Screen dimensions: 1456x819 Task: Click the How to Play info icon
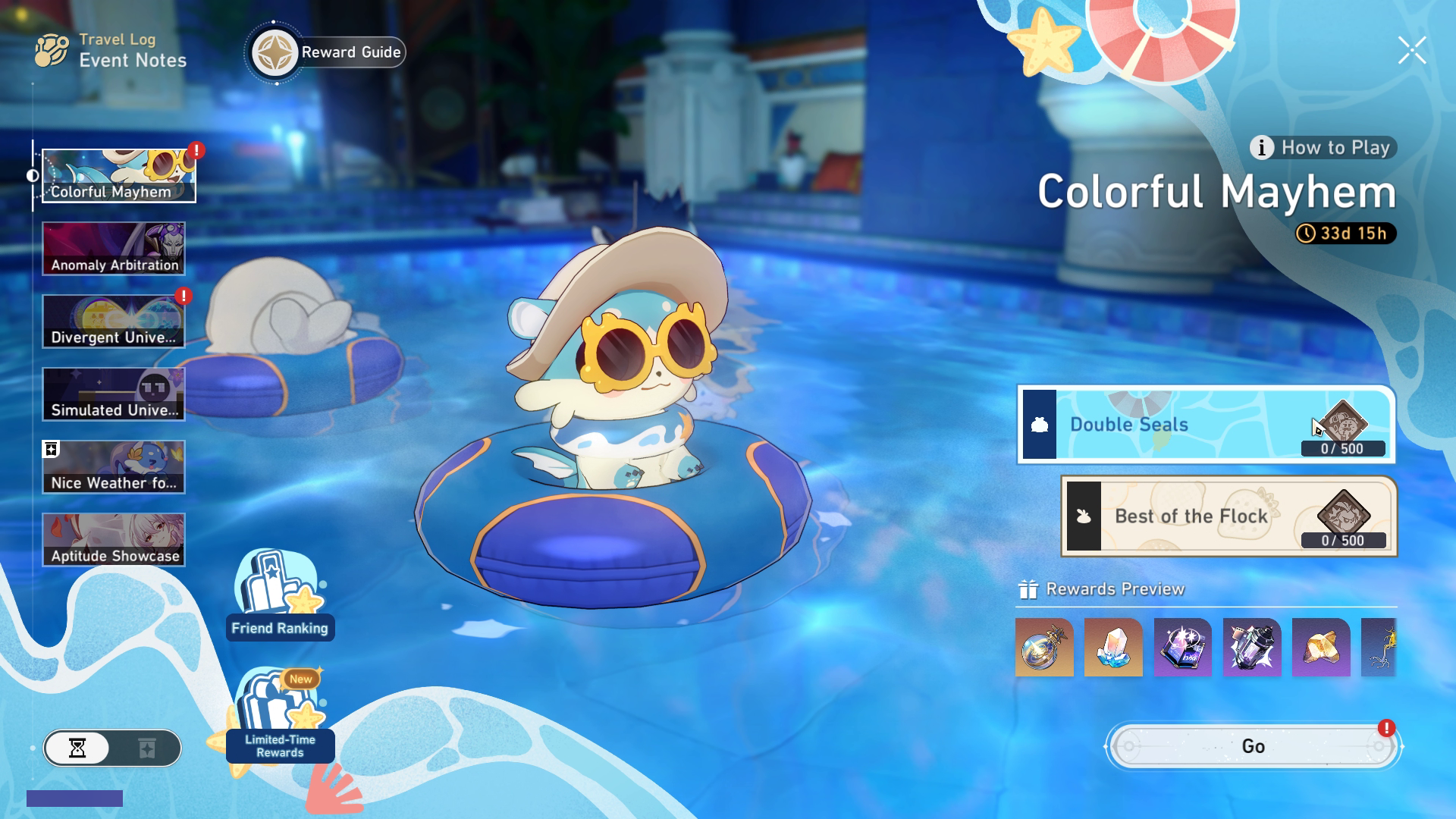click(1261, 149)
